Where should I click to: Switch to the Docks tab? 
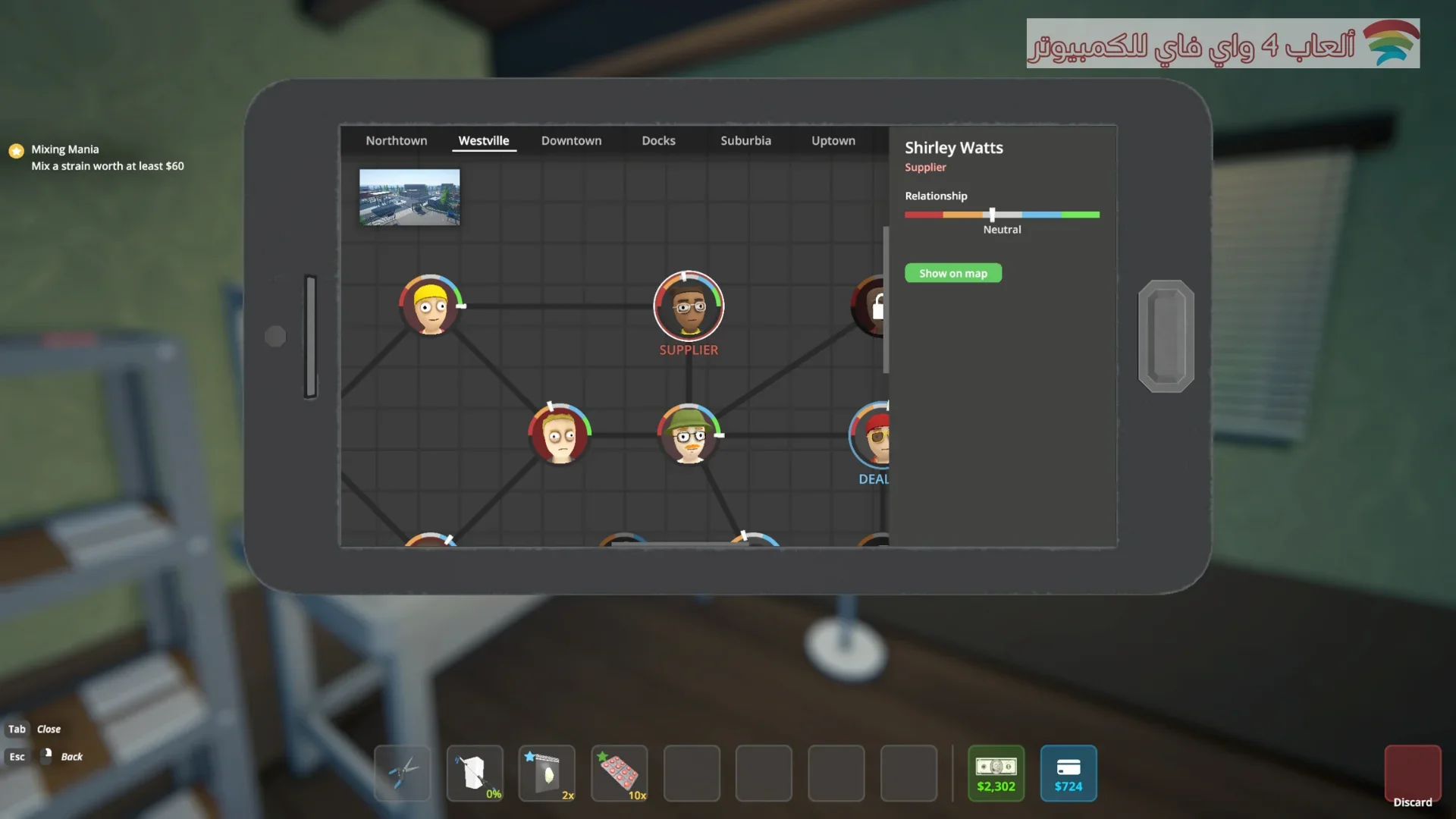(658, 141)
